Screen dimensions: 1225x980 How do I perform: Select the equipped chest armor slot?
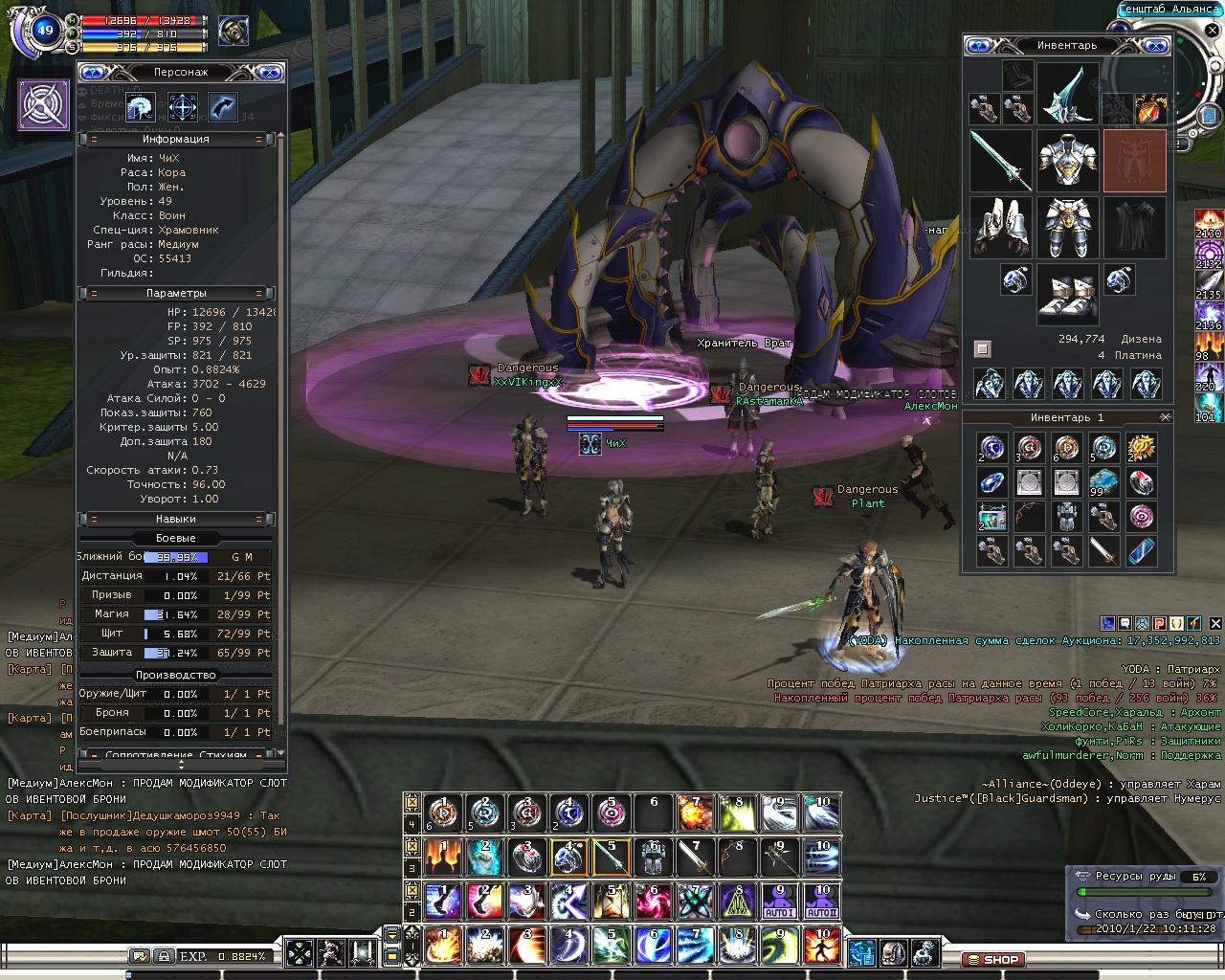coord(1067,161)
